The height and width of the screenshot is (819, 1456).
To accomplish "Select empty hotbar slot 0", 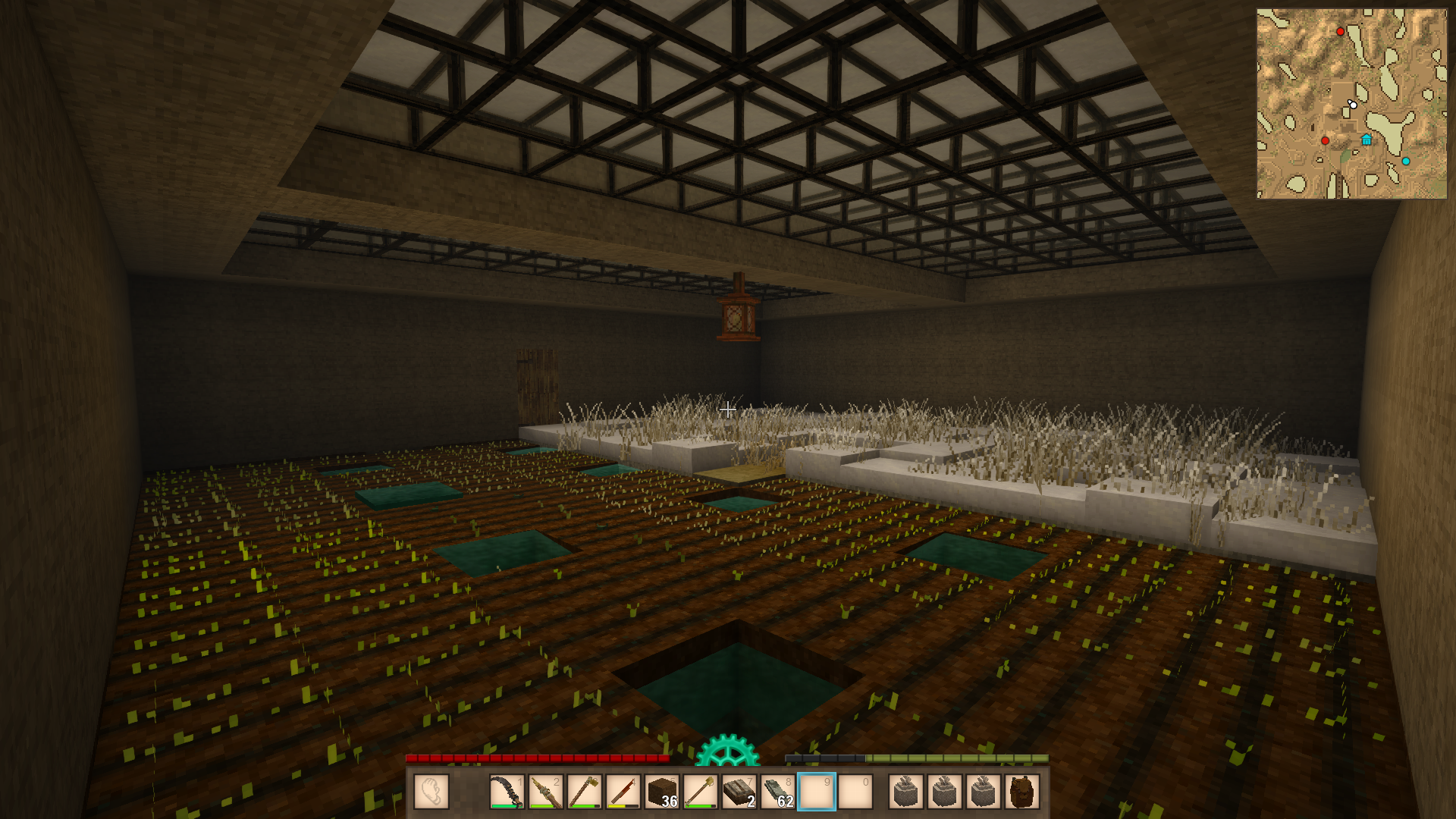I will click(855, 792).
